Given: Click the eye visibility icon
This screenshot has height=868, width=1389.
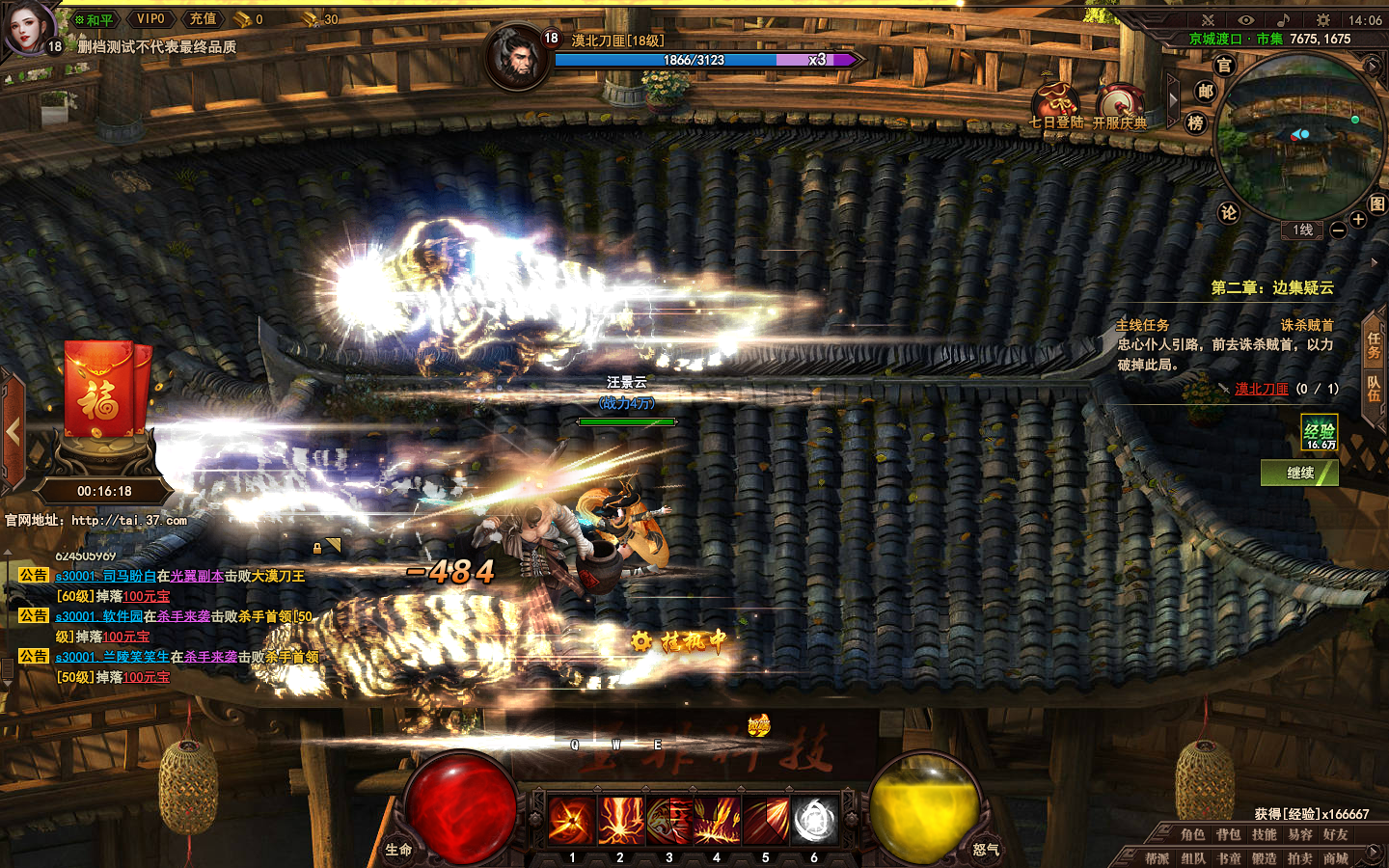Looking at the screenshot, I should pos(1245,20).
